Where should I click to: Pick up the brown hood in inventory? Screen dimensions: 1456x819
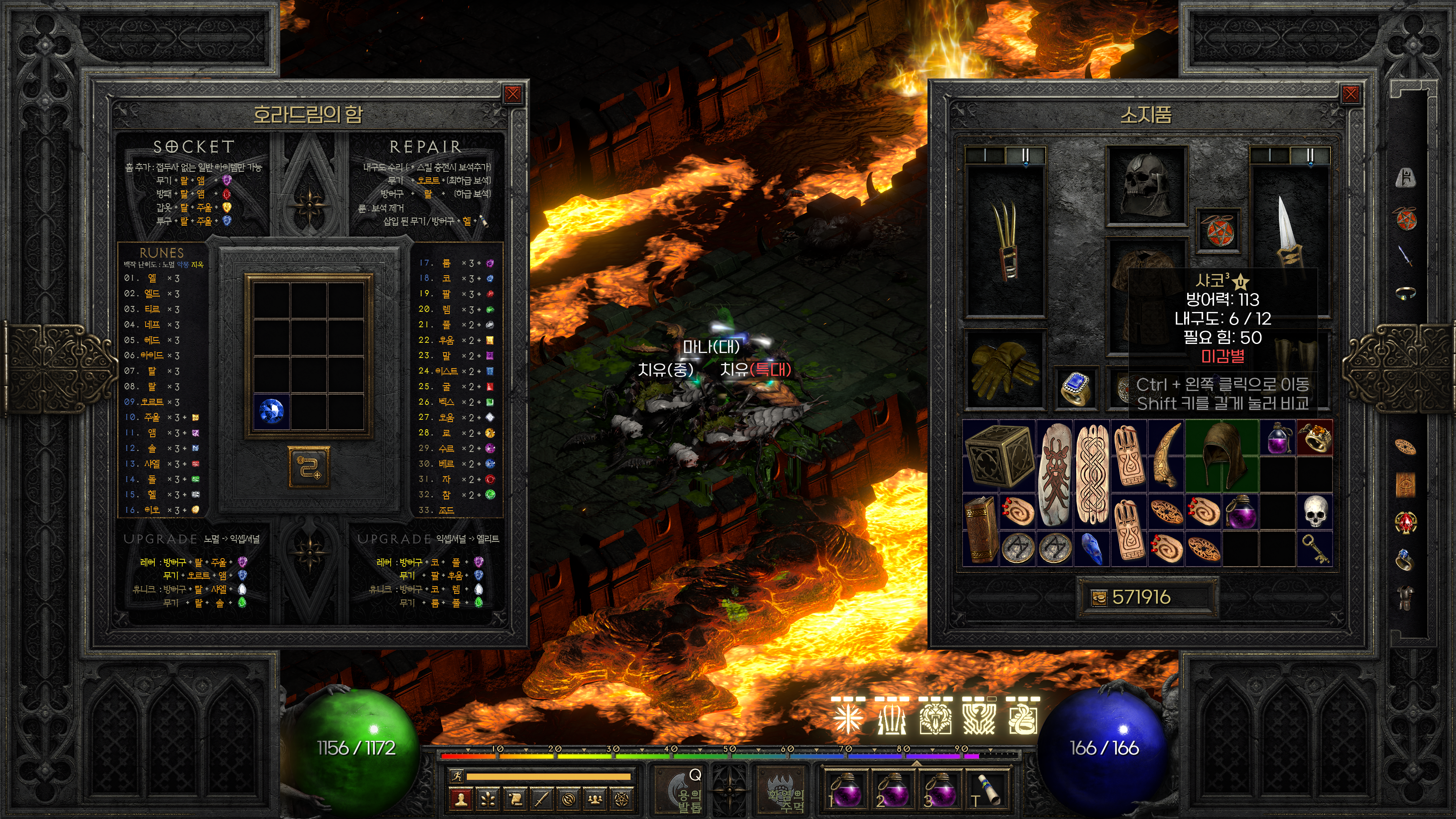pos(1222,455)
